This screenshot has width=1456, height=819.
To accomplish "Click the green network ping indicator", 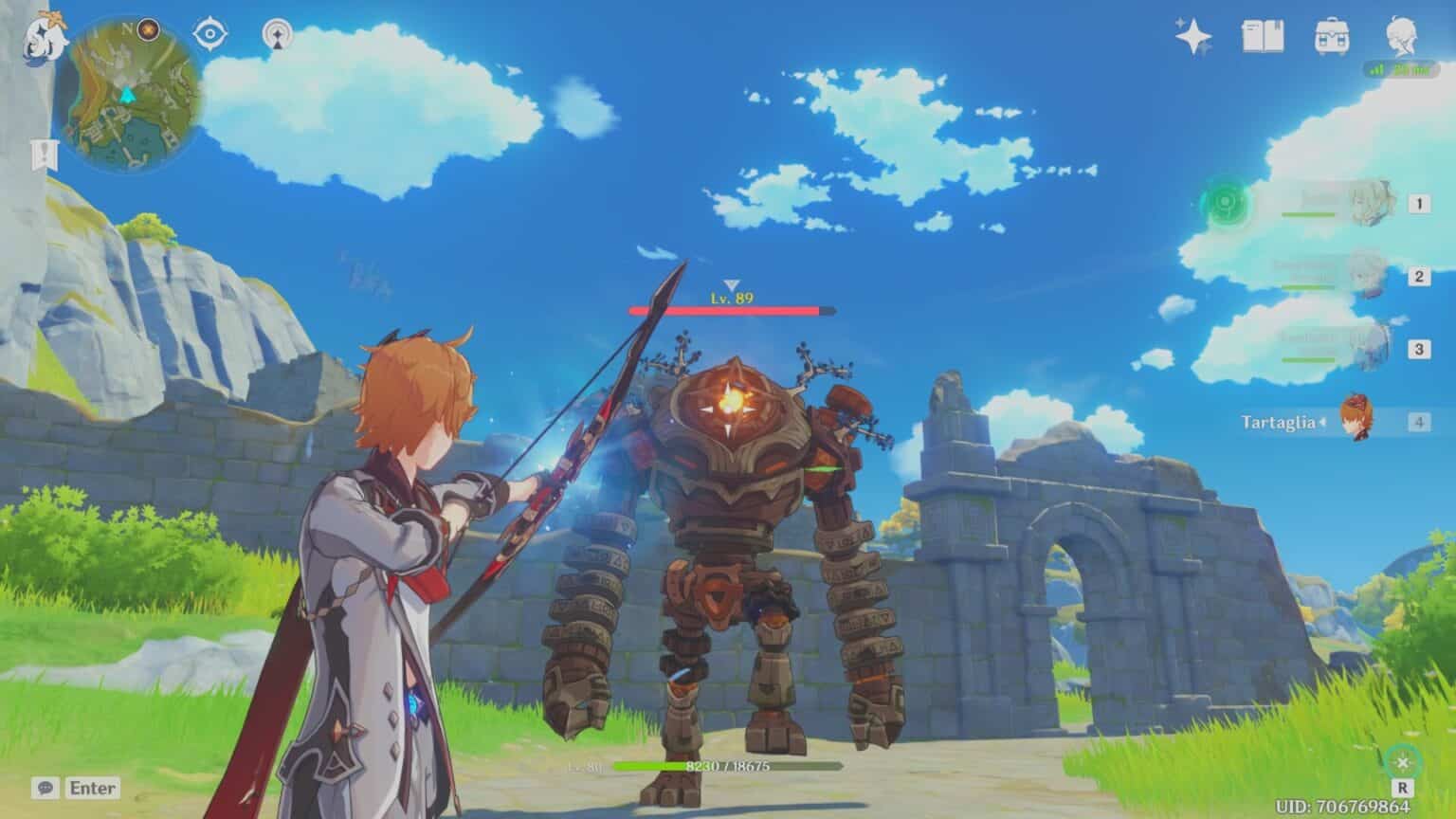I will [x=1399, y=68].
